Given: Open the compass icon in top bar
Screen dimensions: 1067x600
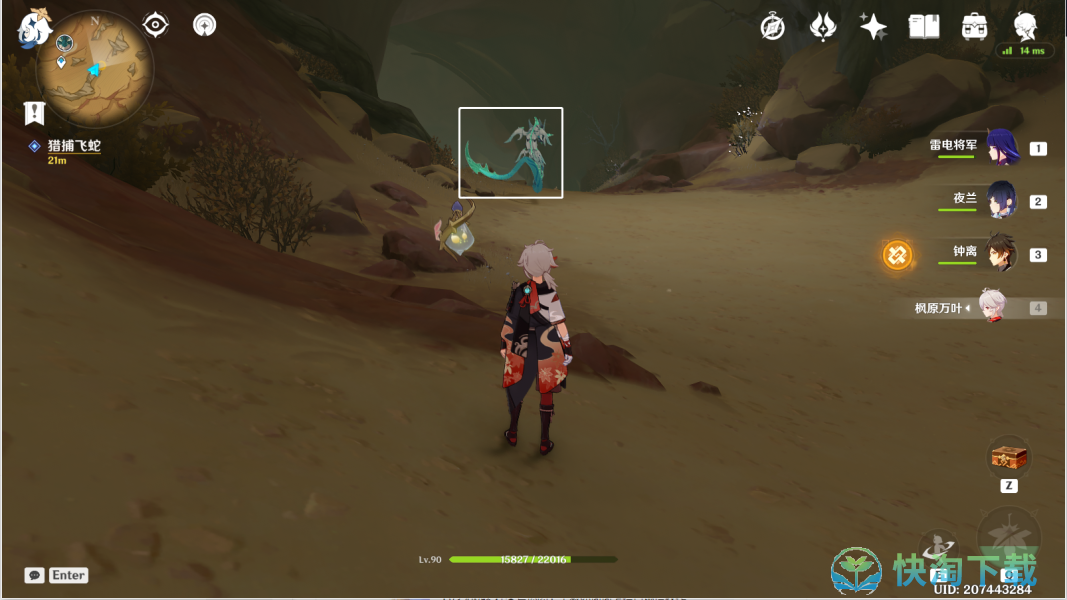Looking at the screenshot, I should click(772, 27).
